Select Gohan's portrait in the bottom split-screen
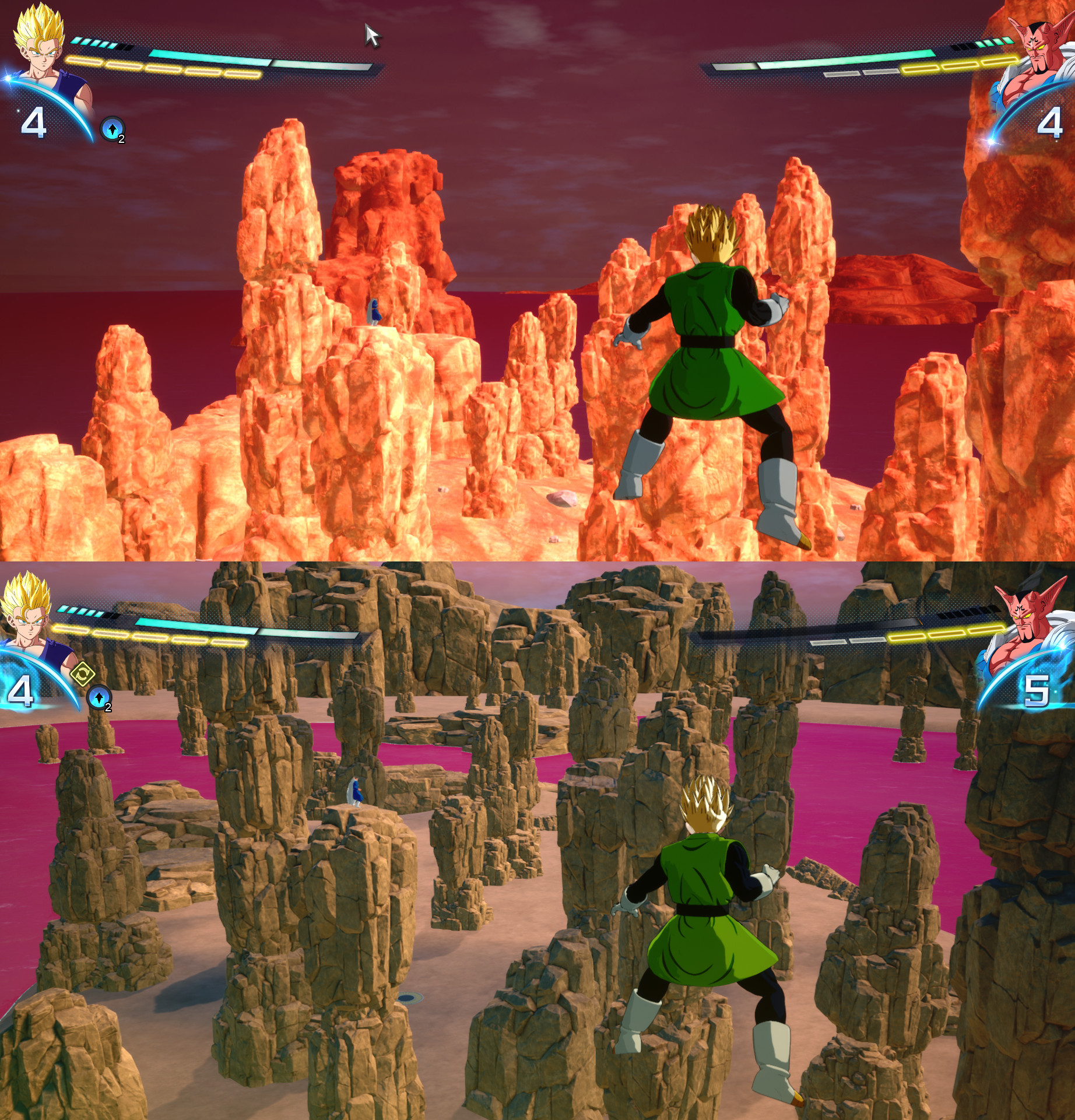The image size is (1075, 1120). tap(27, 623)
